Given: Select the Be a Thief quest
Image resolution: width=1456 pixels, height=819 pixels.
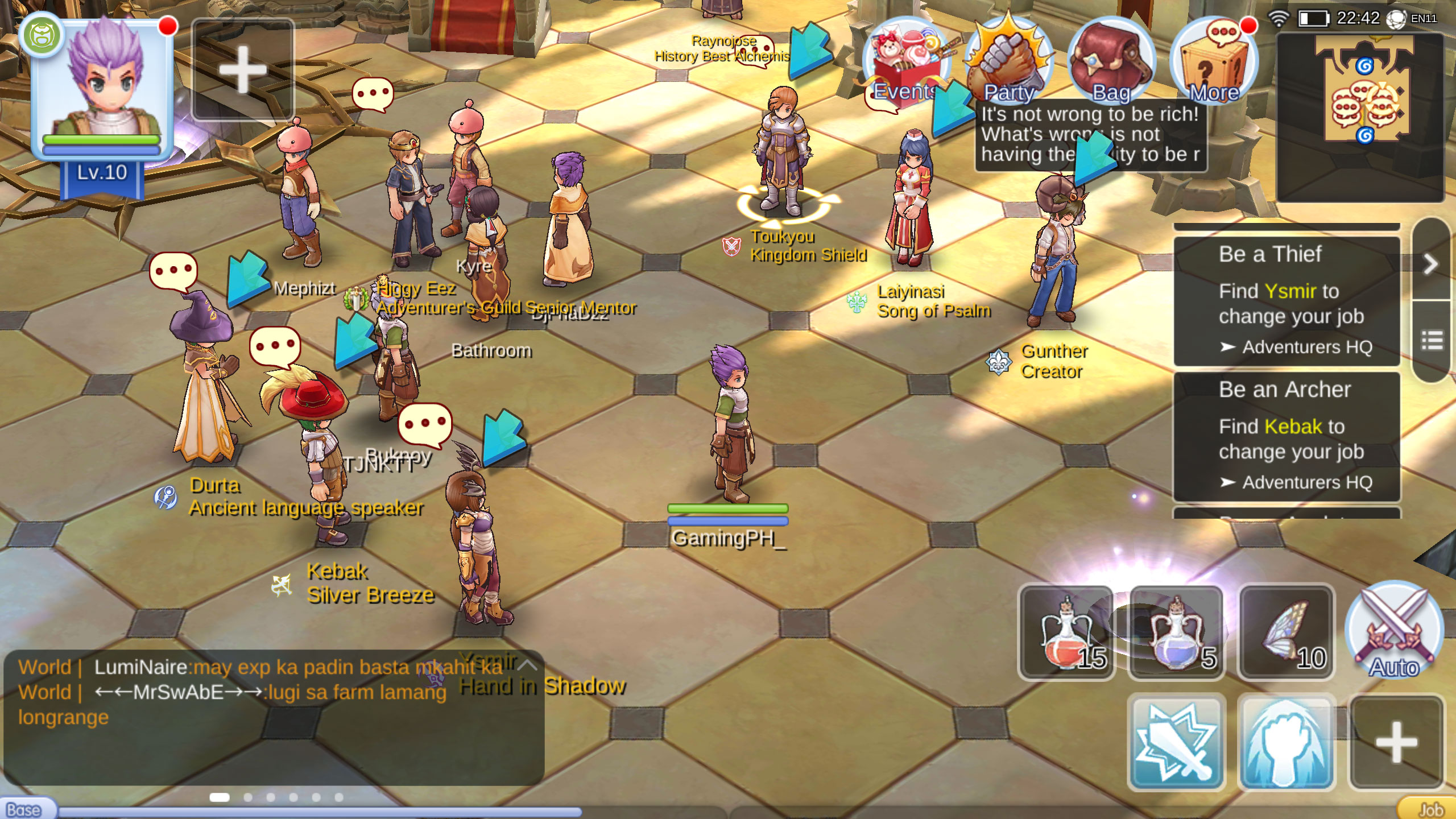Looking at the screenshot, I should coord(1287,300).
